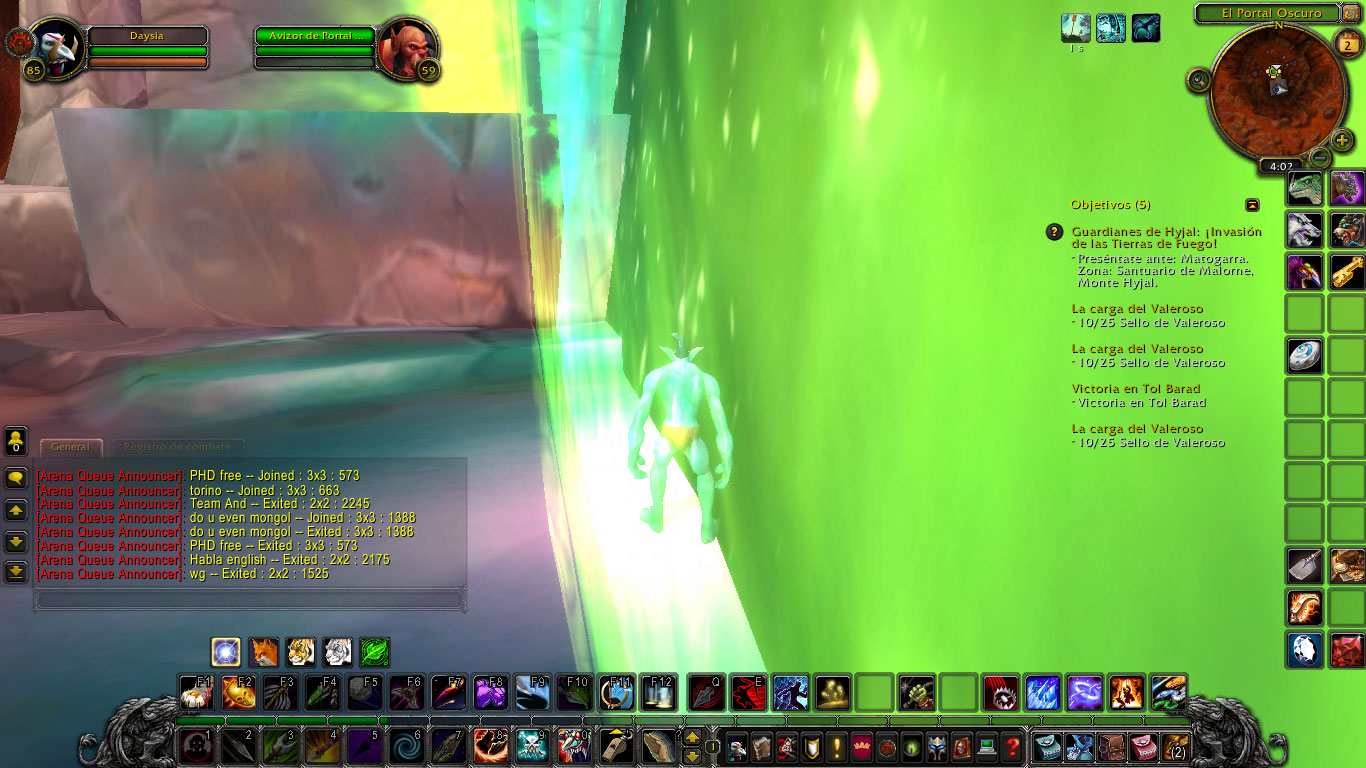Viewport: 1366px width, 768px height.
Task: Click the friends button above the chat frame
Action: (x=15, y=441)
